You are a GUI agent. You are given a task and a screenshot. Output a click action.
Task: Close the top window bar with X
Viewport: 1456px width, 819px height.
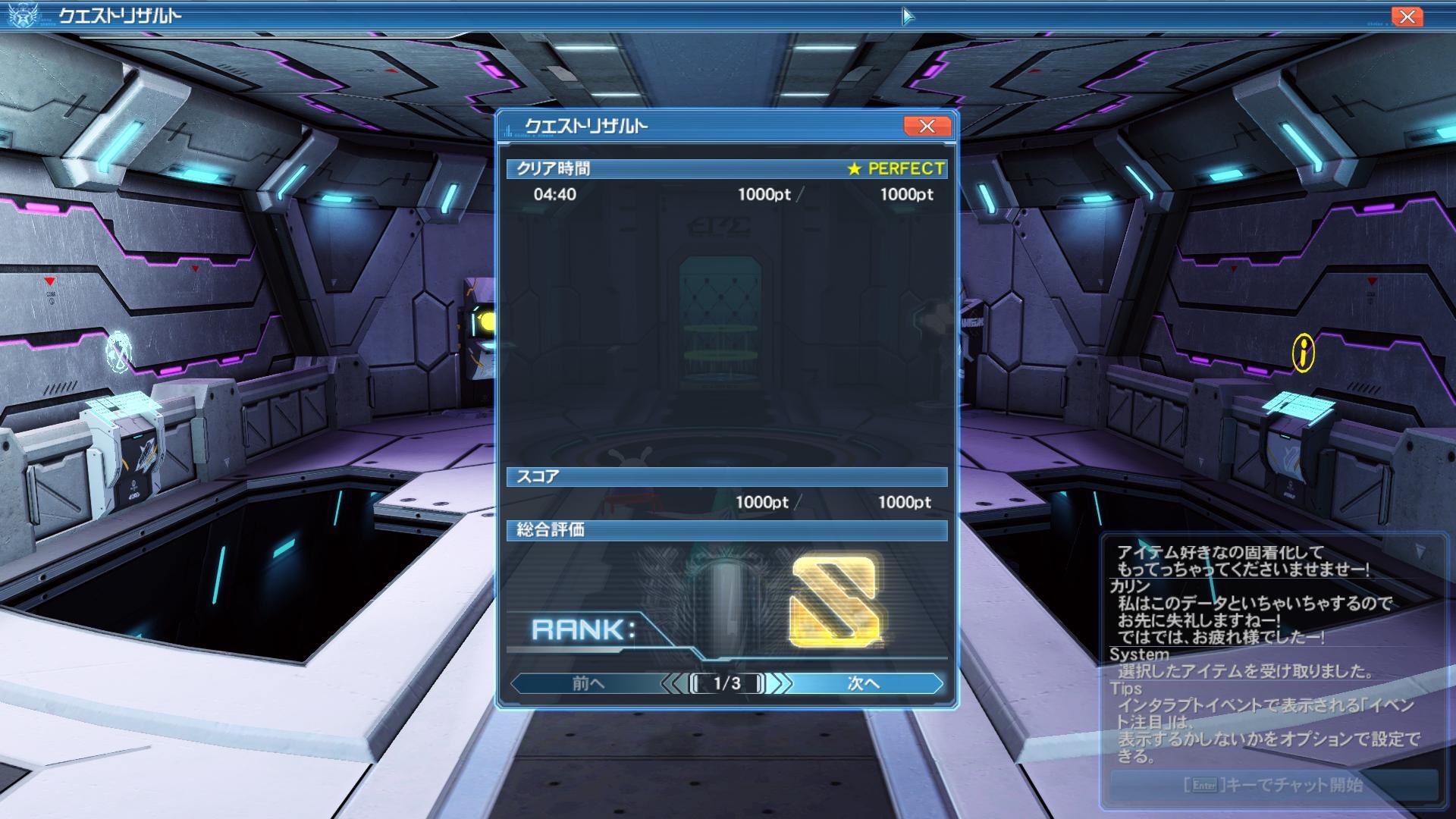click(x=1407, y=17)
